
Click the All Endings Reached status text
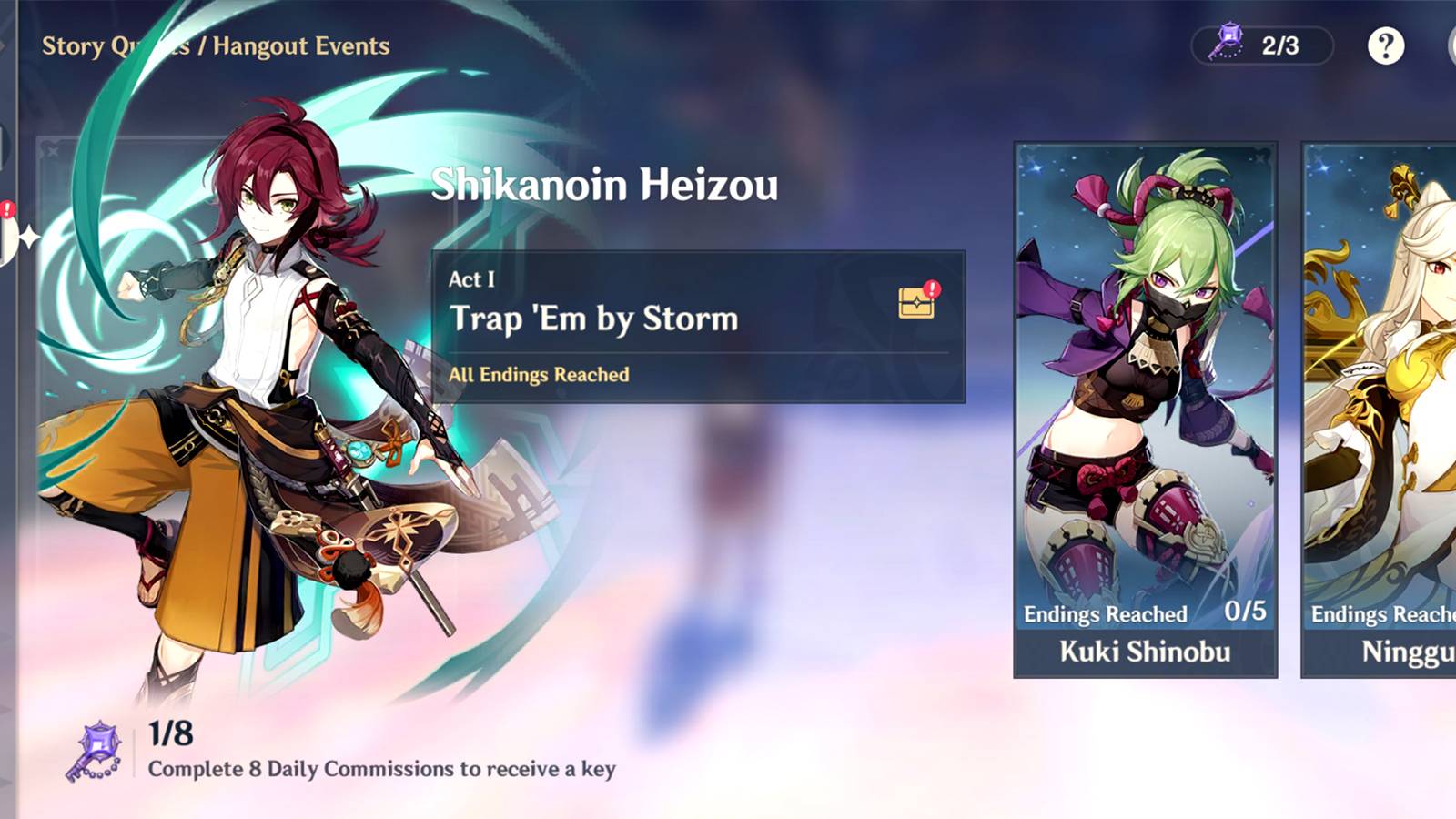(x=537, y=373)
